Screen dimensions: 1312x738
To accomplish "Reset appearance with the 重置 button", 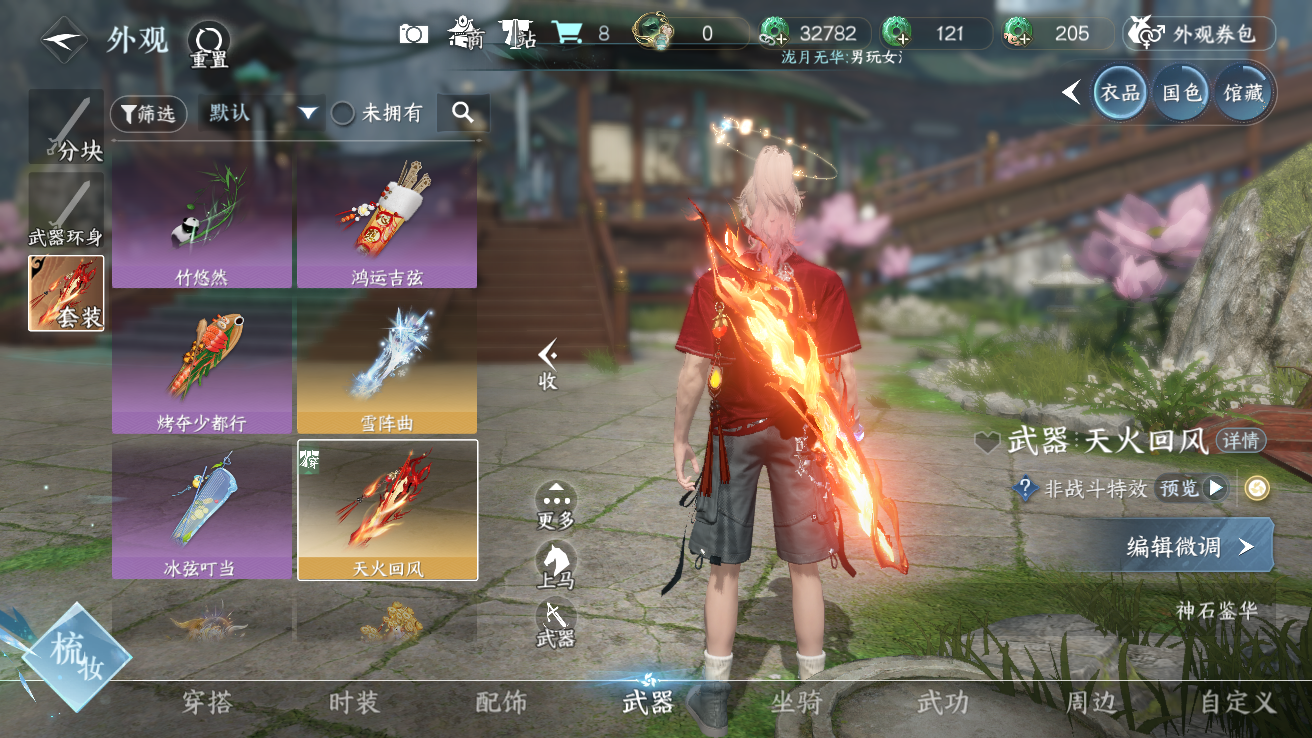I will pyautogui.click(x=209, y=44).
